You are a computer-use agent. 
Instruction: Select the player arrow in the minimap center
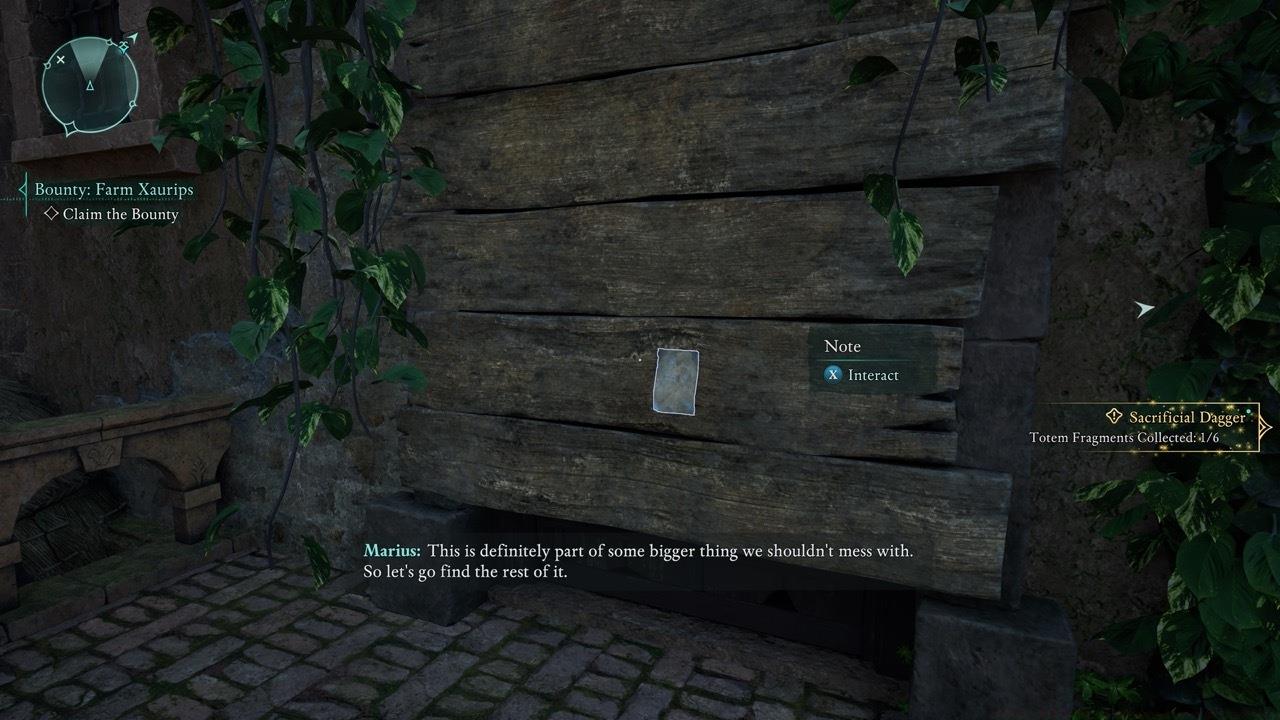pos(90,86)
